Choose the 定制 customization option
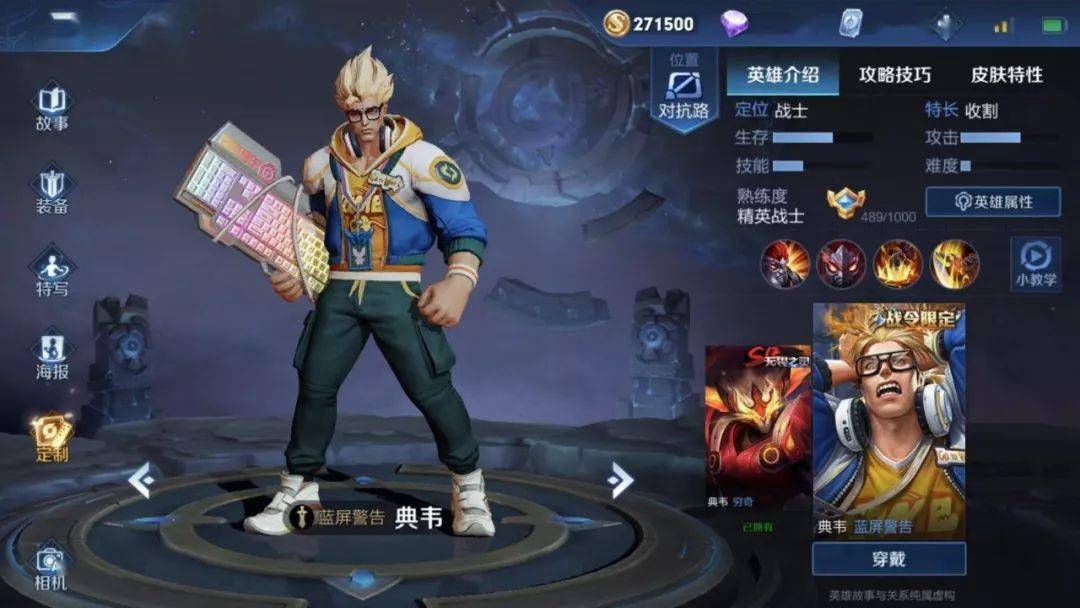This screenshot has width=1080, height=608. pos(52,438)
